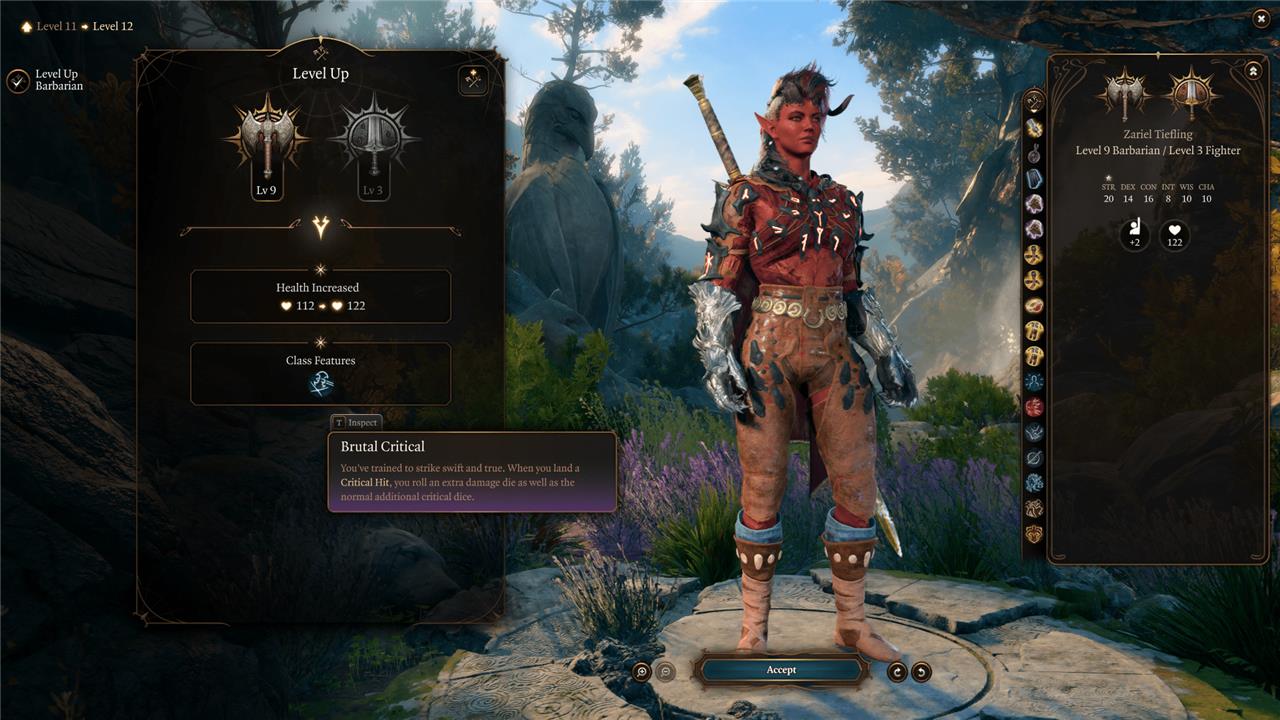This screenshot has width=1280, height=720.
Task: Click the proficiency bonus +2 badge
Action: [x=1135, y=236]
